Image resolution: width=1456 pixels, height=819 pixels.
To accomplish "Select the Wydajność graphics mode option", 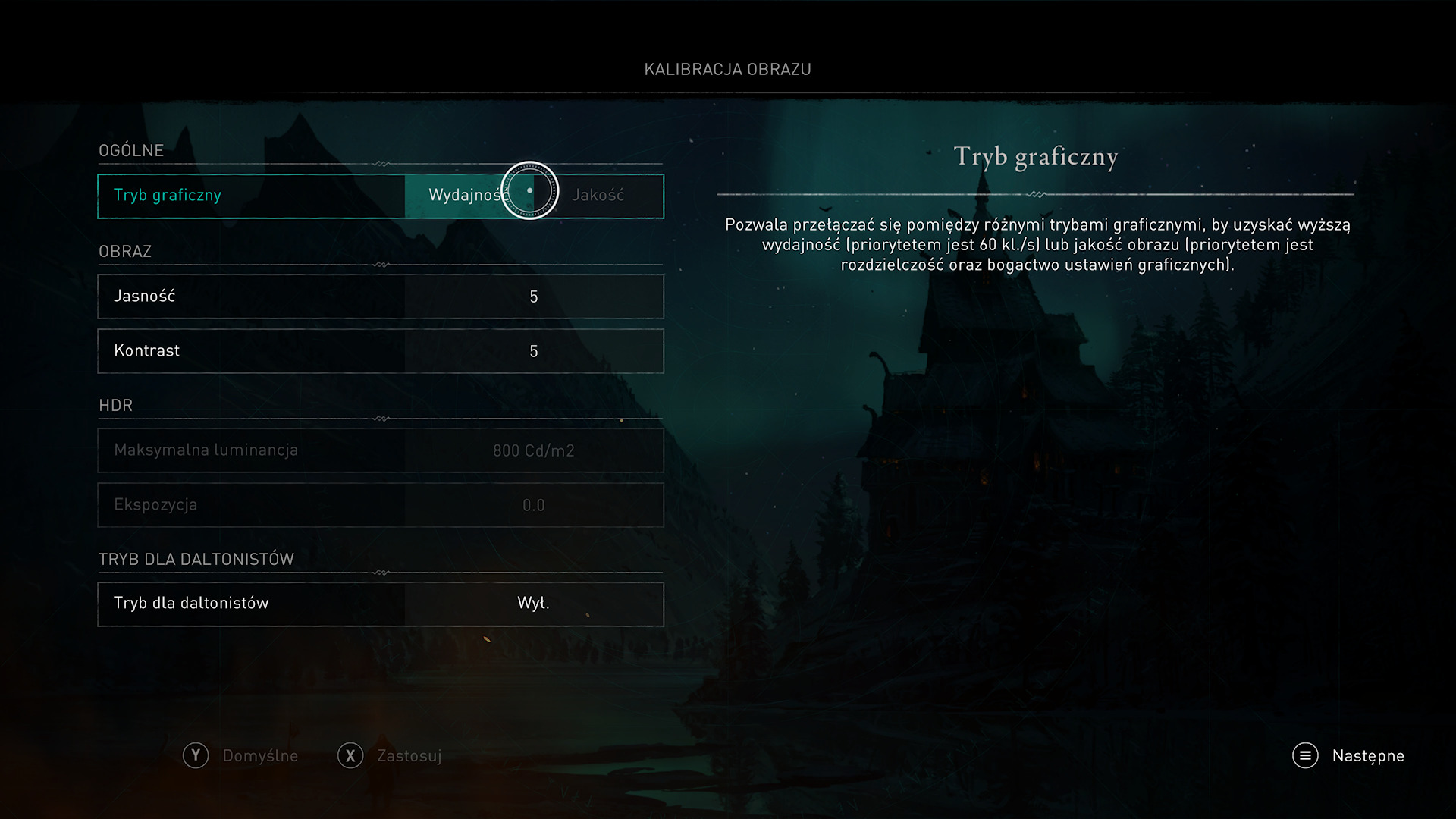I will pos(464,196).
